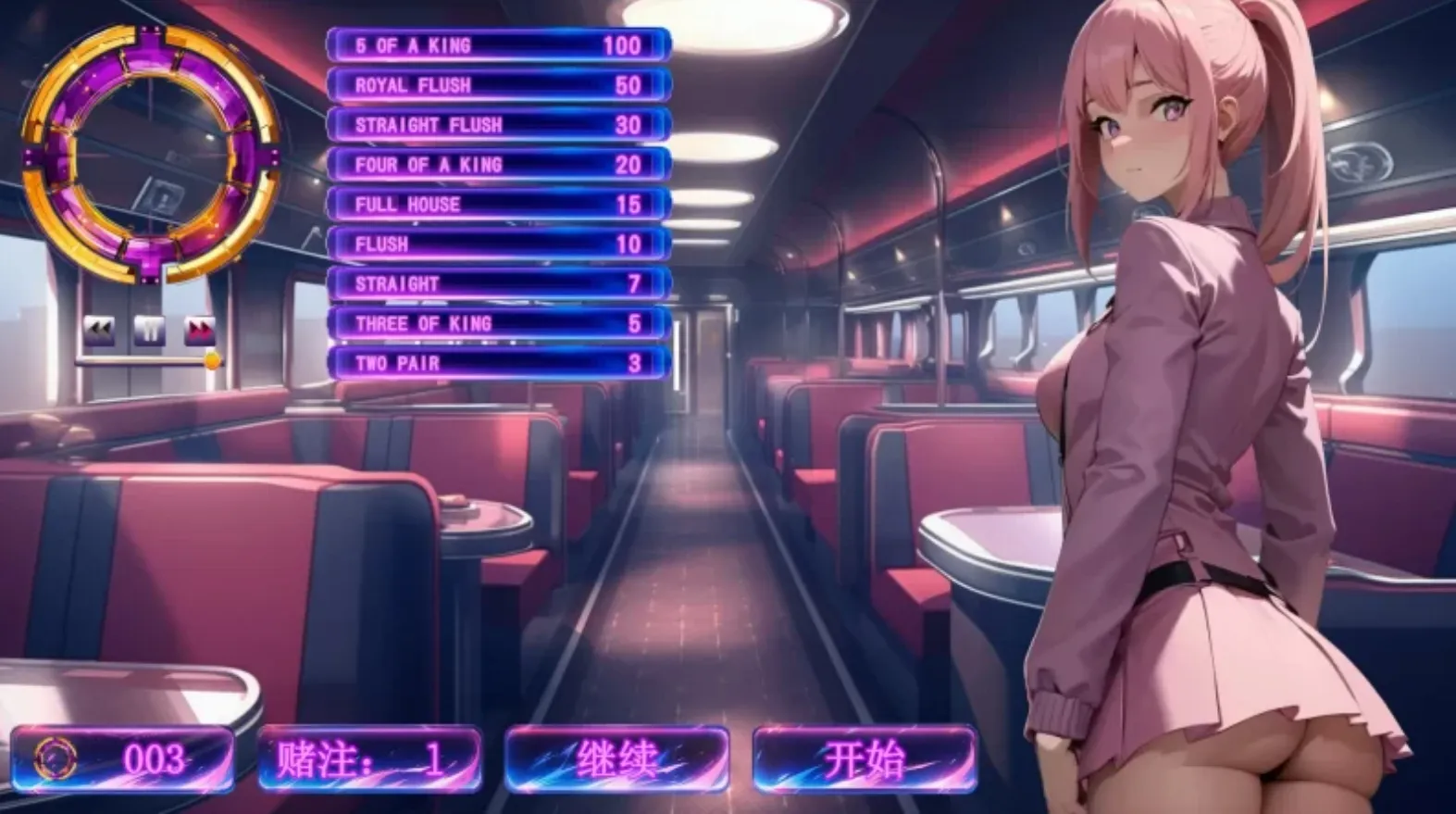Click the 开始 start button
Viewport: 1456px width, 814px height.
(865, 759)
